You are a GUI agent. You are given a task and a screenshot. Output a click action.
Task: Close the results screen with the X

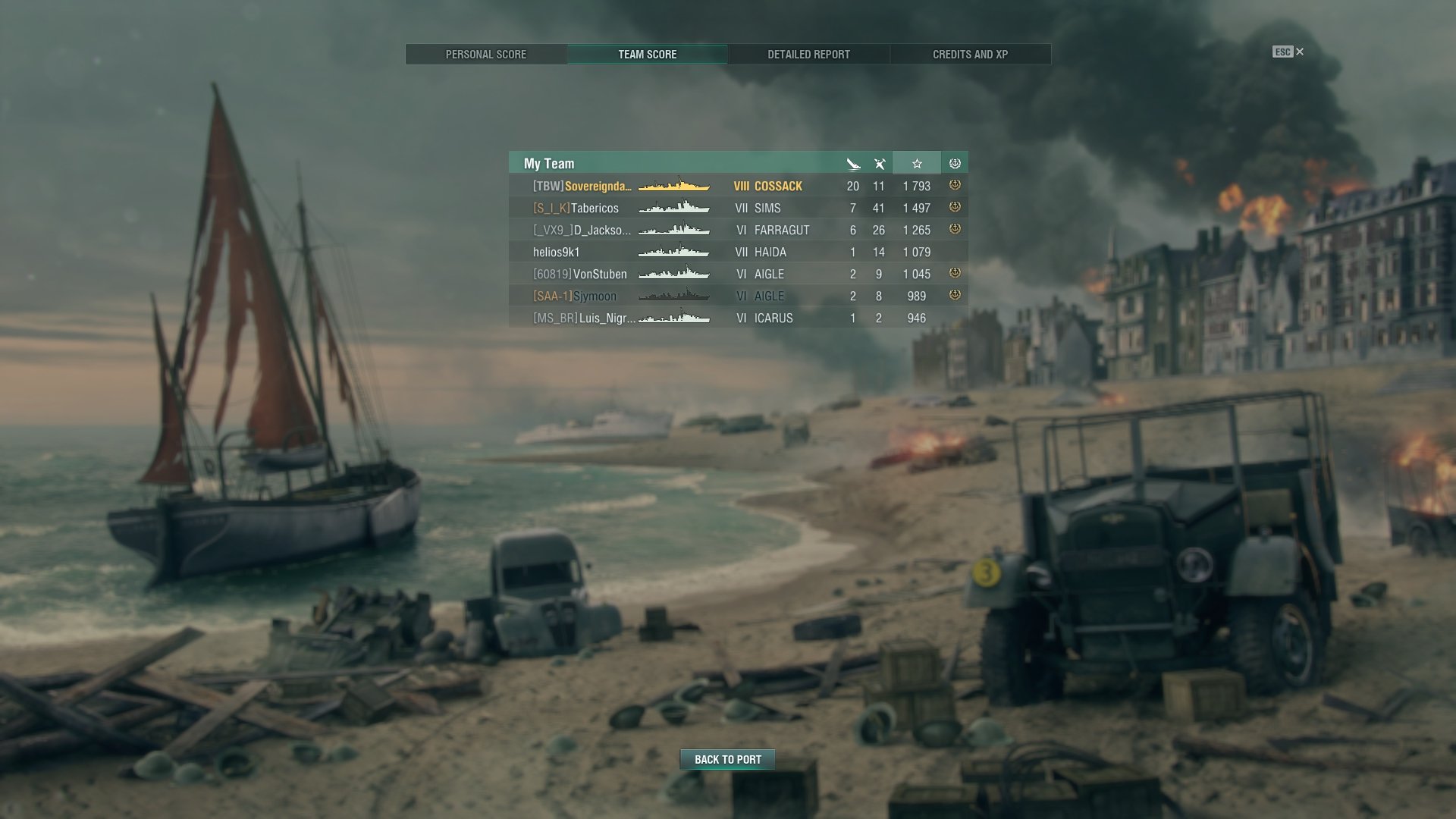1300,52
